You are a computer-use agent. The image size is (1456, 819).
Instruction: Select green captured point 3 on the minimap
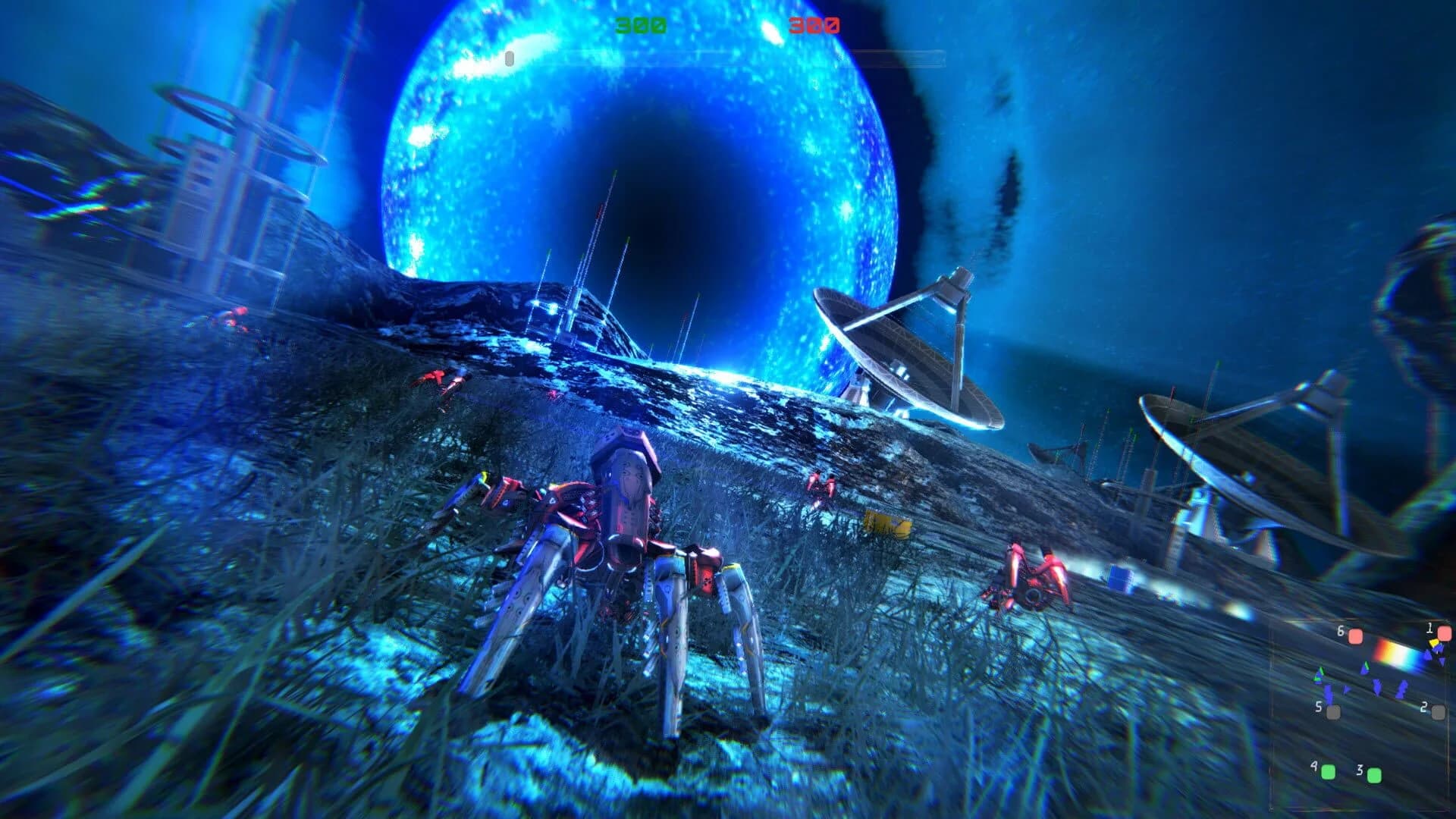(x=1374, y=774)
